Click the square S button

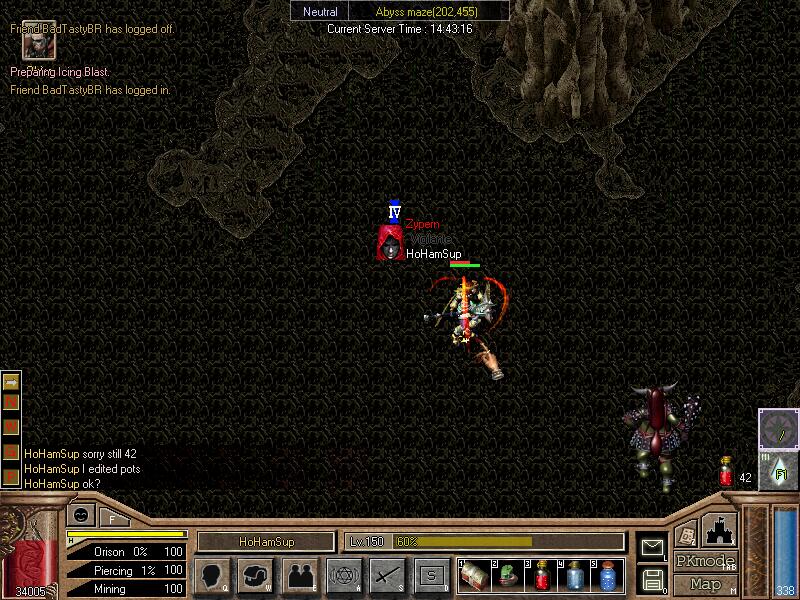tap(431, 575)
